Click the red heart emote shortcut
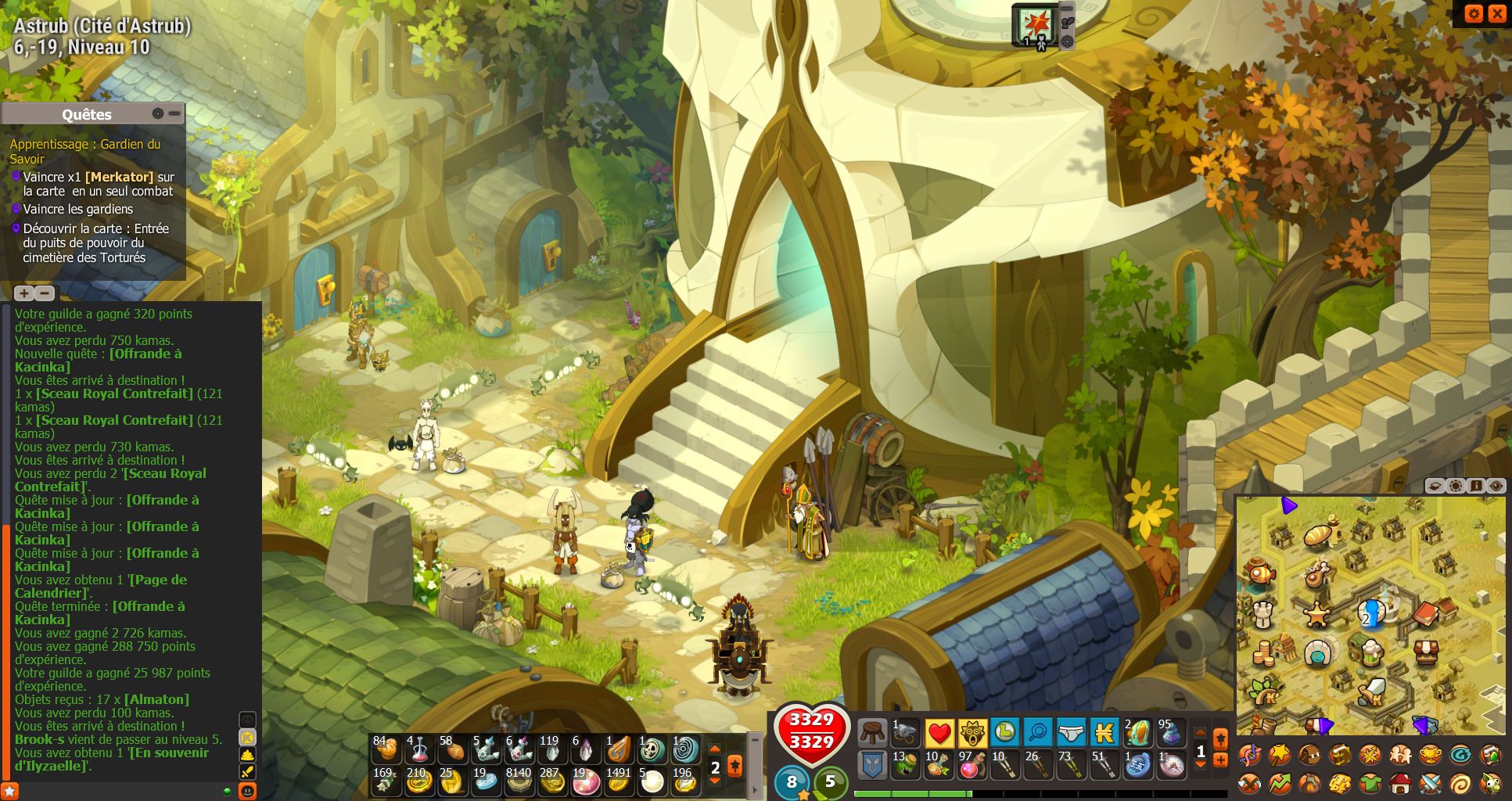The image size is (1512, 801). click(x=939, y=733)
